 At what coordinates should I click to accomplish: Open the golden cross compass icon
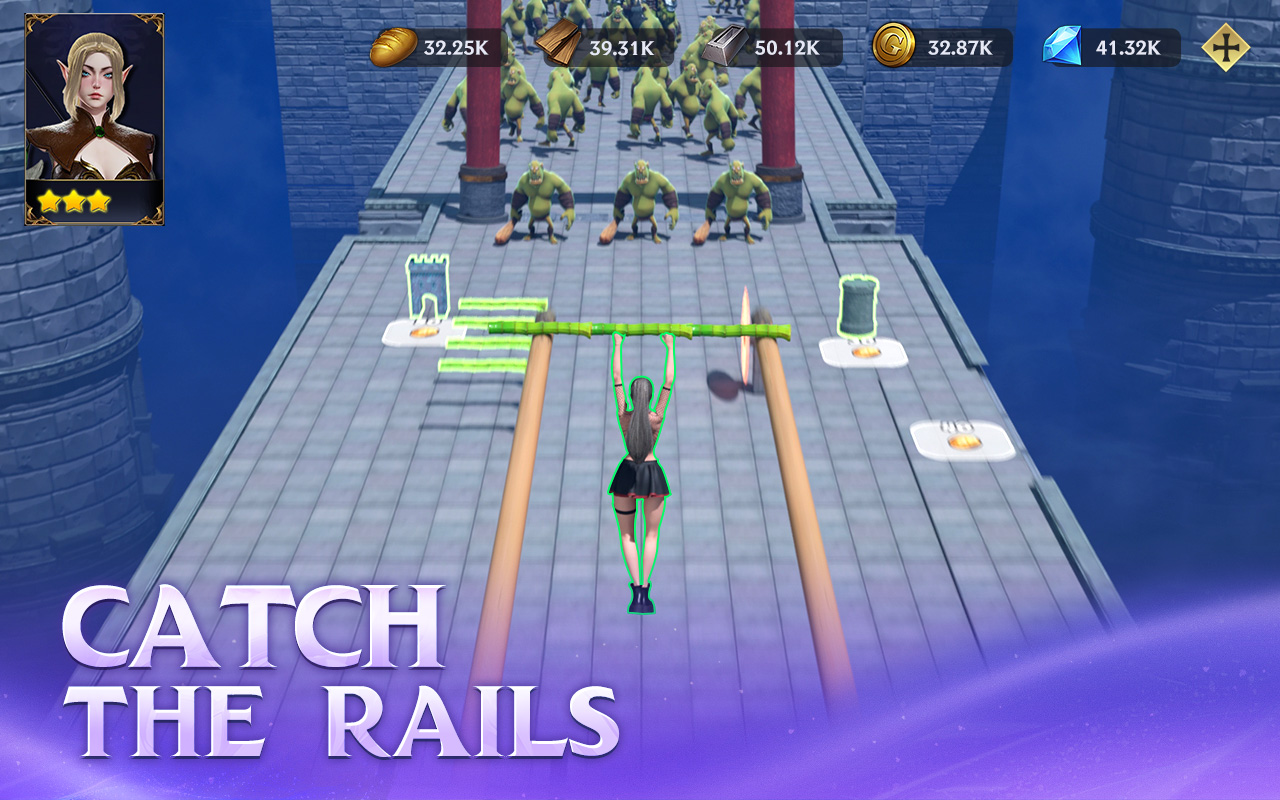point(1227,45)
